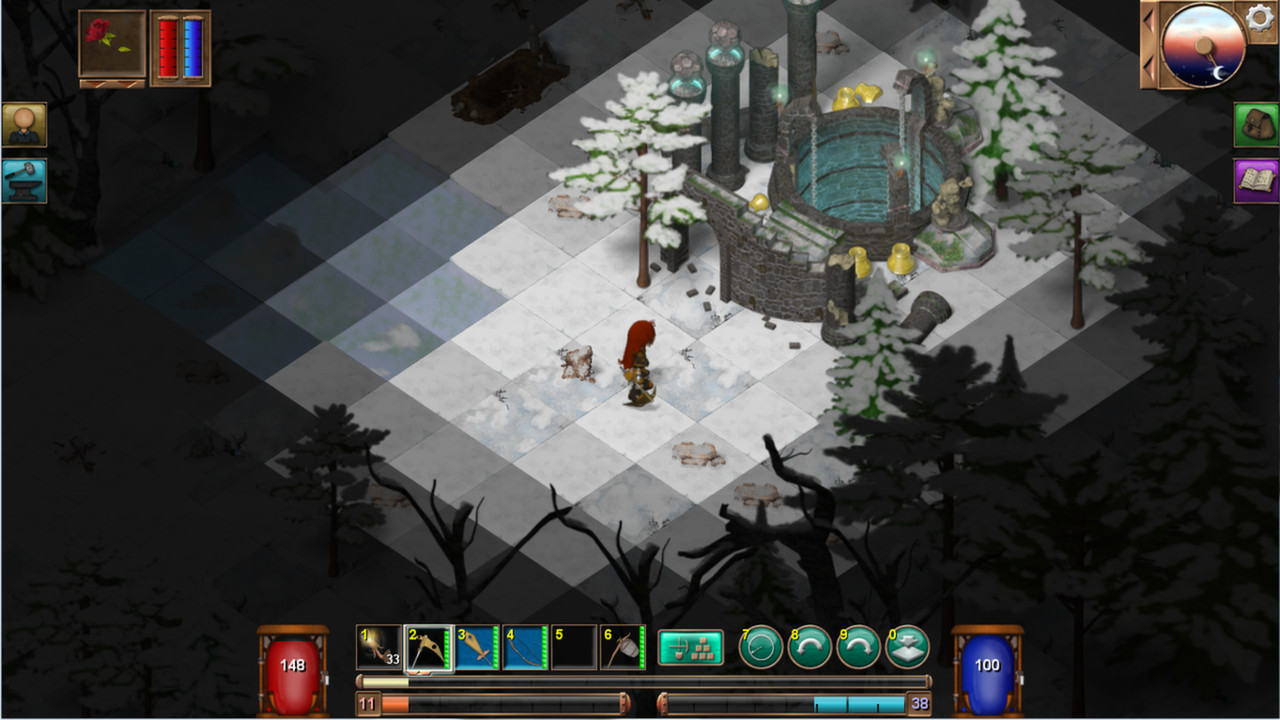This screenshot has width=1280, height=720.
Task: Toggle the active pickaxe hotbar selection
Action: click(430, 647)
